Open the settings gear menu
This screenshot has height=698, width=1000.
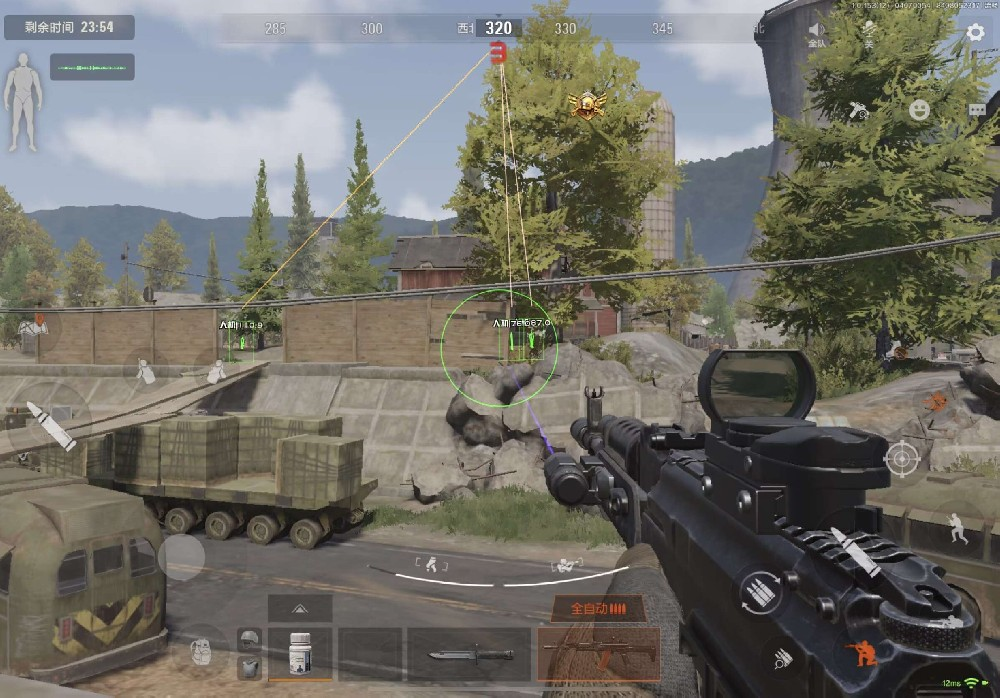[975, 32]
